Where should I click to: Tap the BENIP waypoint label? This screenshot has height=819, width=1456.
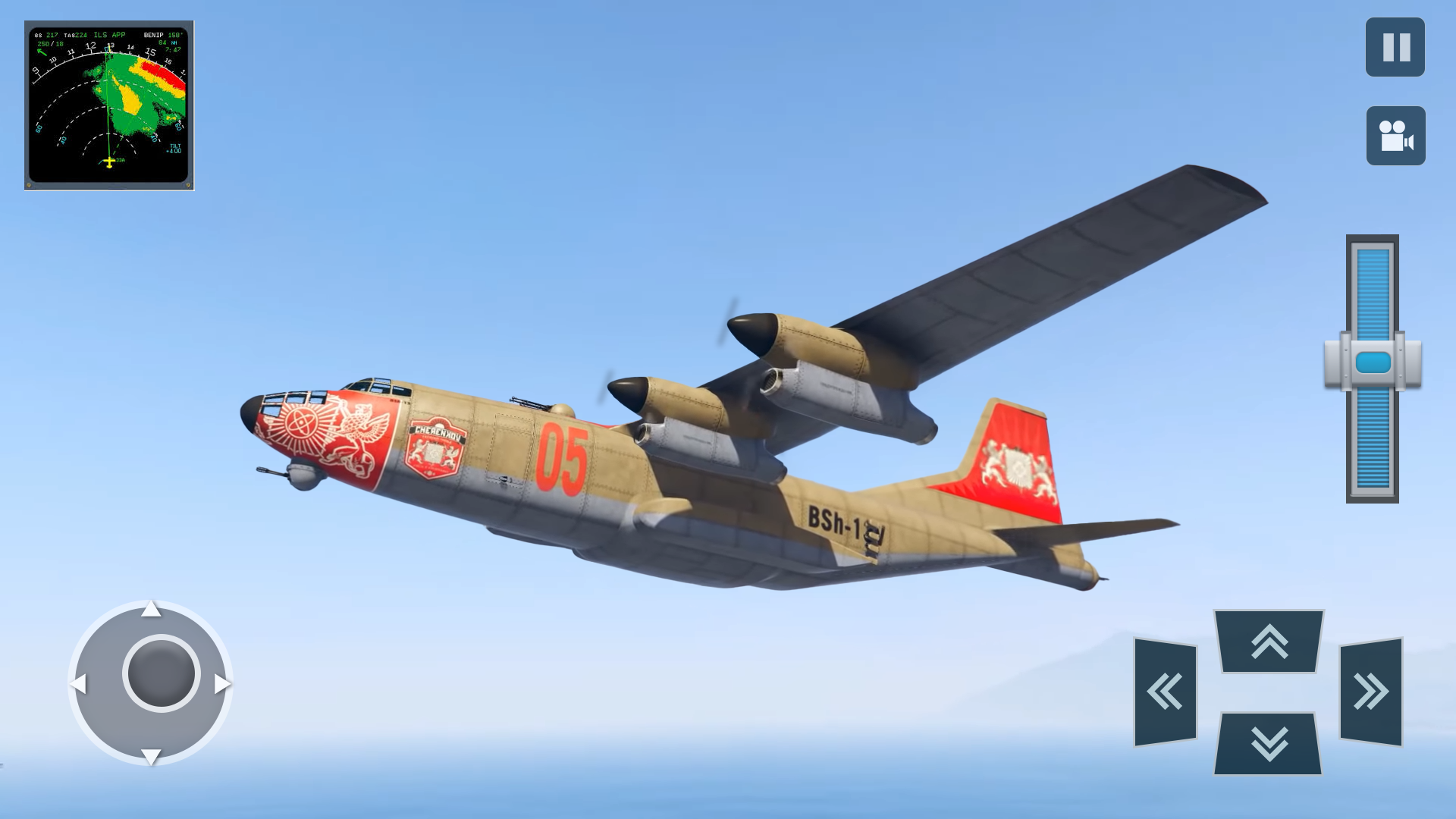click(x=153, y=34)
